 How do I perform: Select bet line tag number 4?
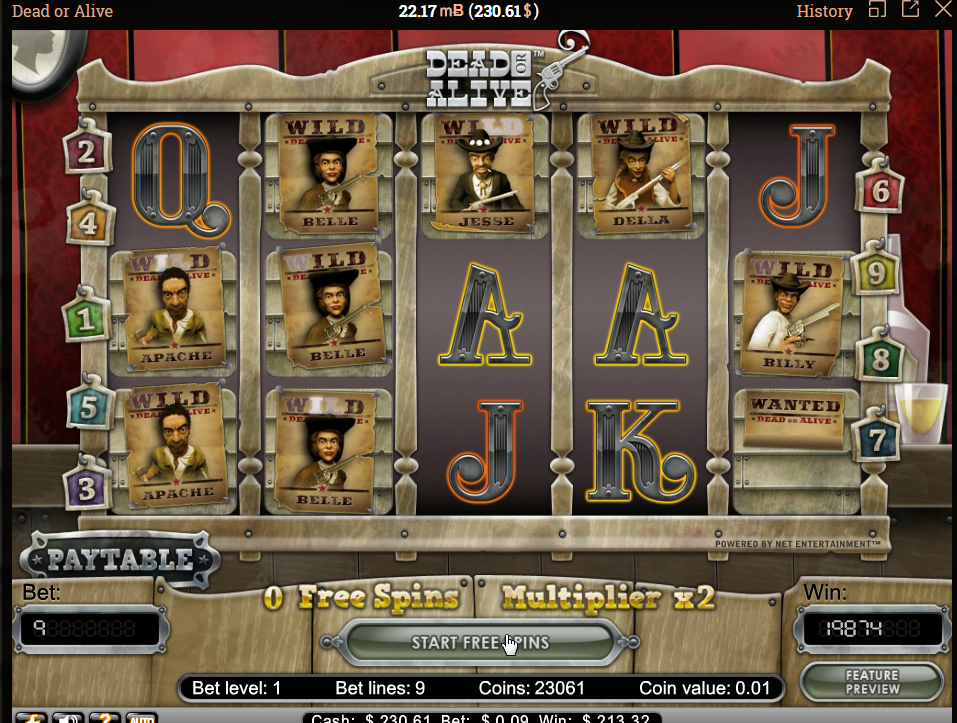coord(89,222)
